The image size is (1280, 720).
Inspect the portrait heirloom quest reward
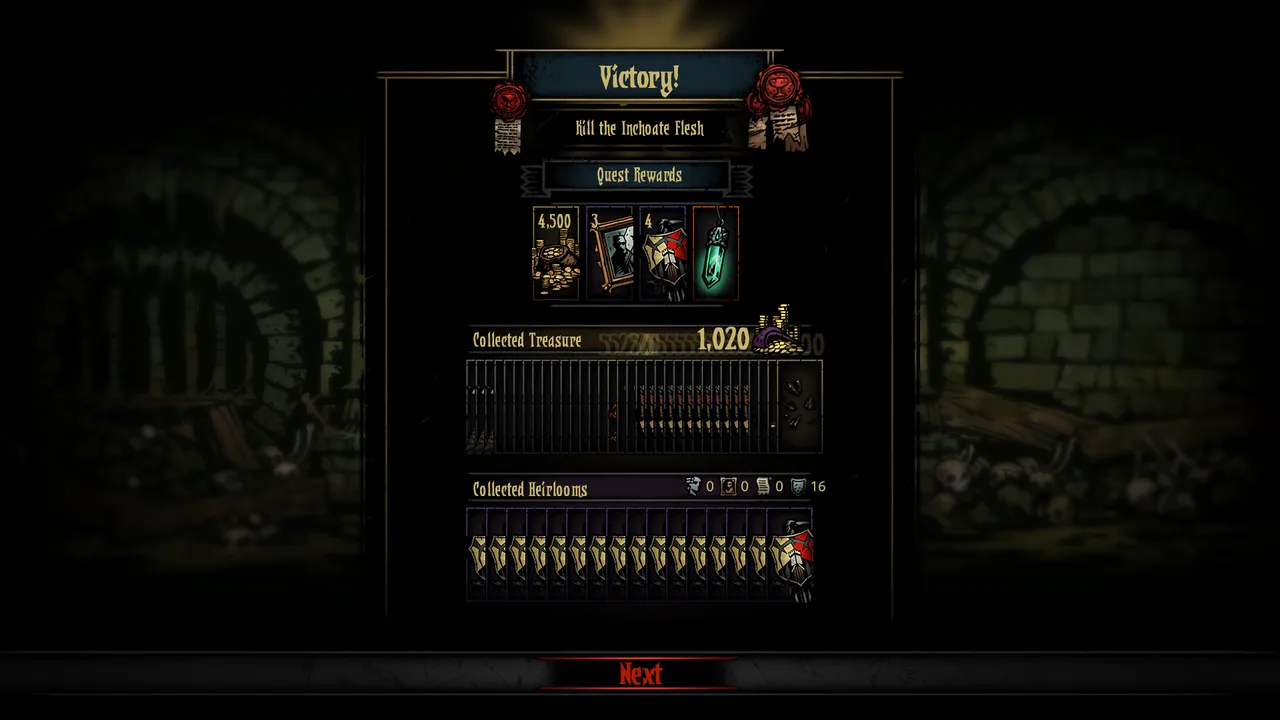point(609,253)
